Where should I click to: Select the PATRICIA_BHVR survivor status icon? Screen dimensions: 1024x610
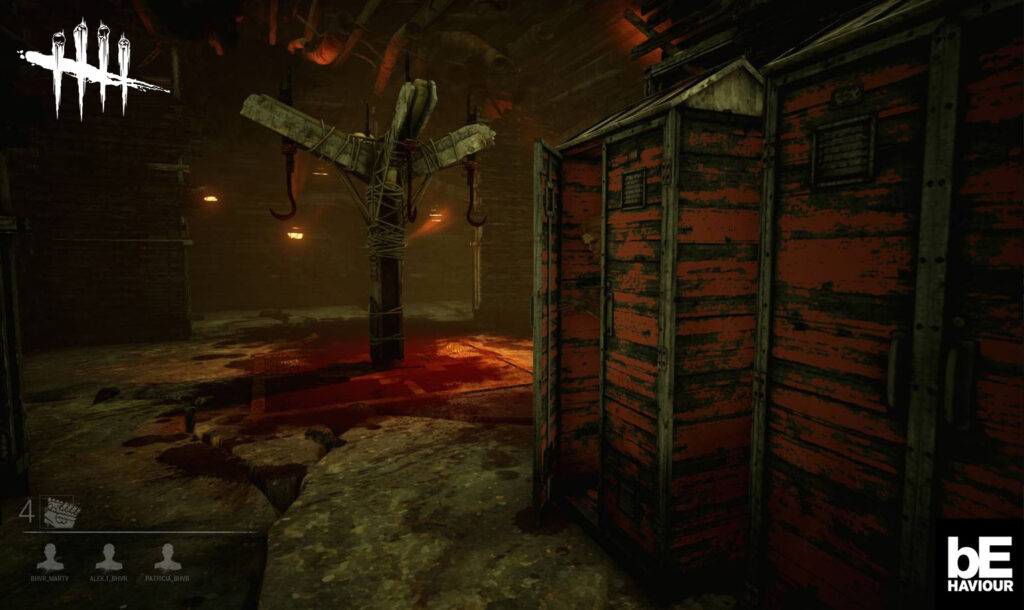[x=168, y=557]
